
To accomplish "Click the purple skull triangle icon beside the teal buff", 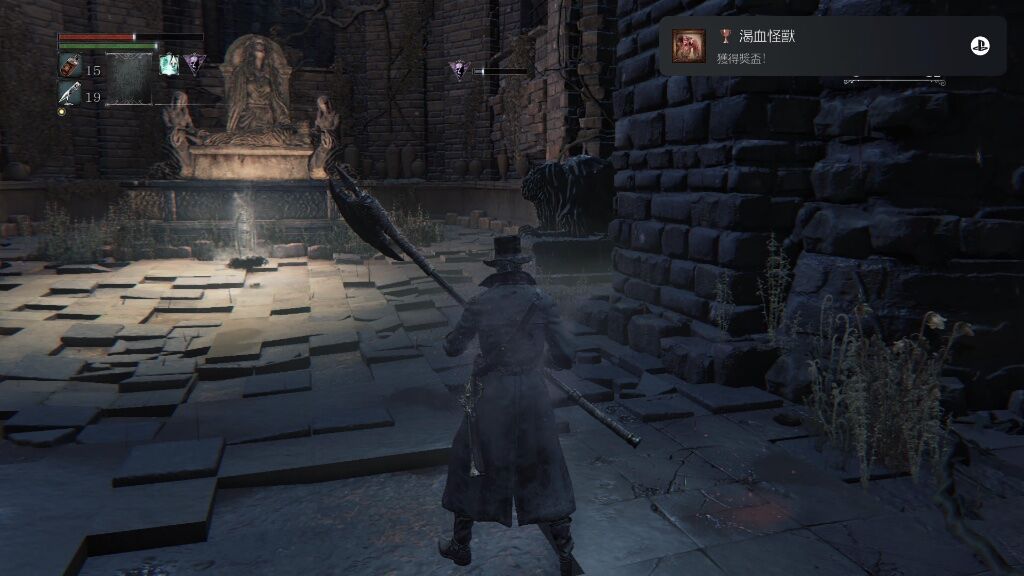I will pyautogui.click(x=195, y=63).
